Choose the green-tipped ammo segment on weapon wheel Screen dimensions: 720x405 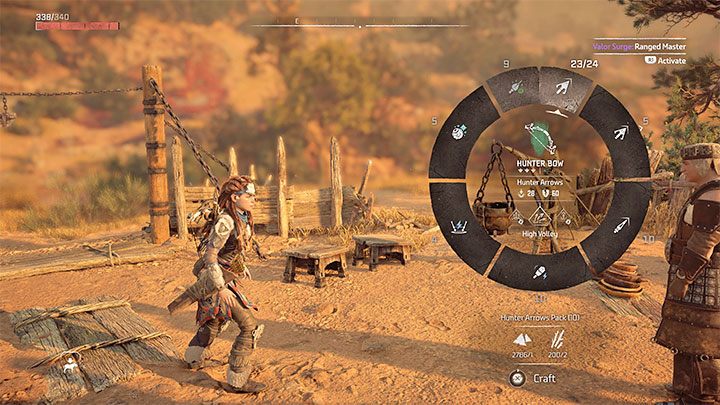coord(515,89)
